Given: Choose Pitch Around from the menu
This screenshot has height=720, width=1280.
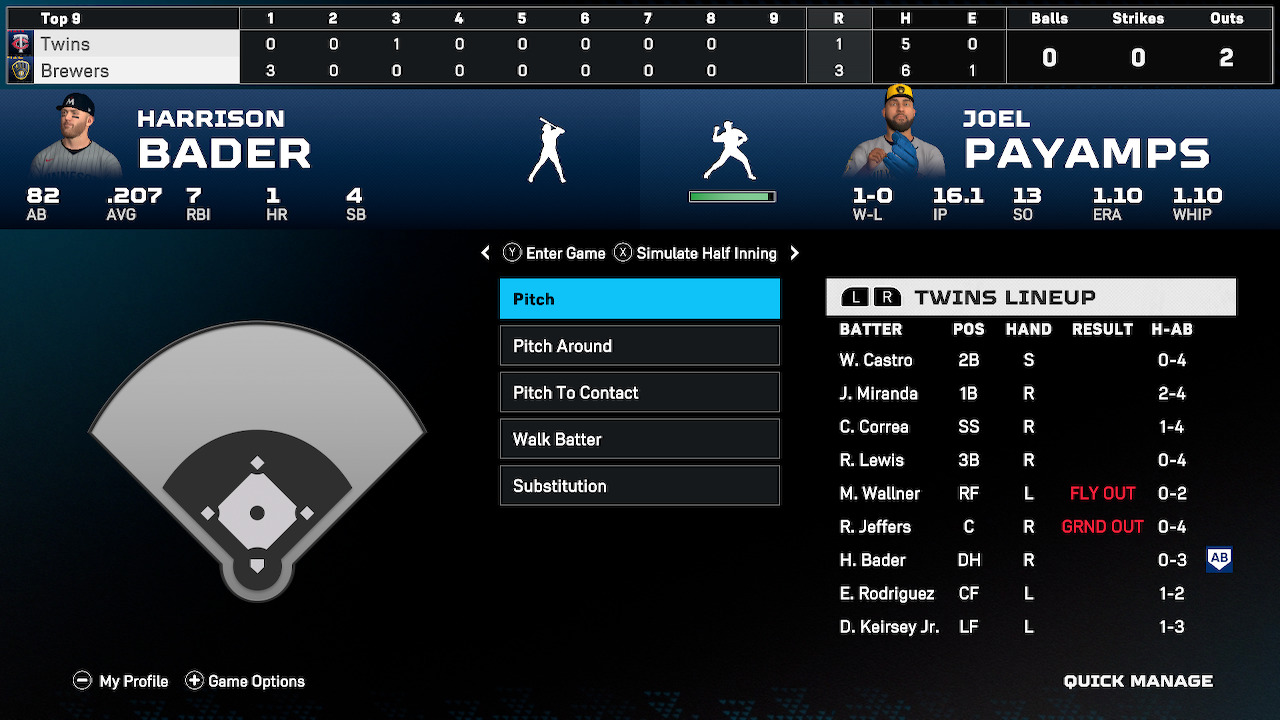Looking at the screenshot, I should tap(639, 346).
